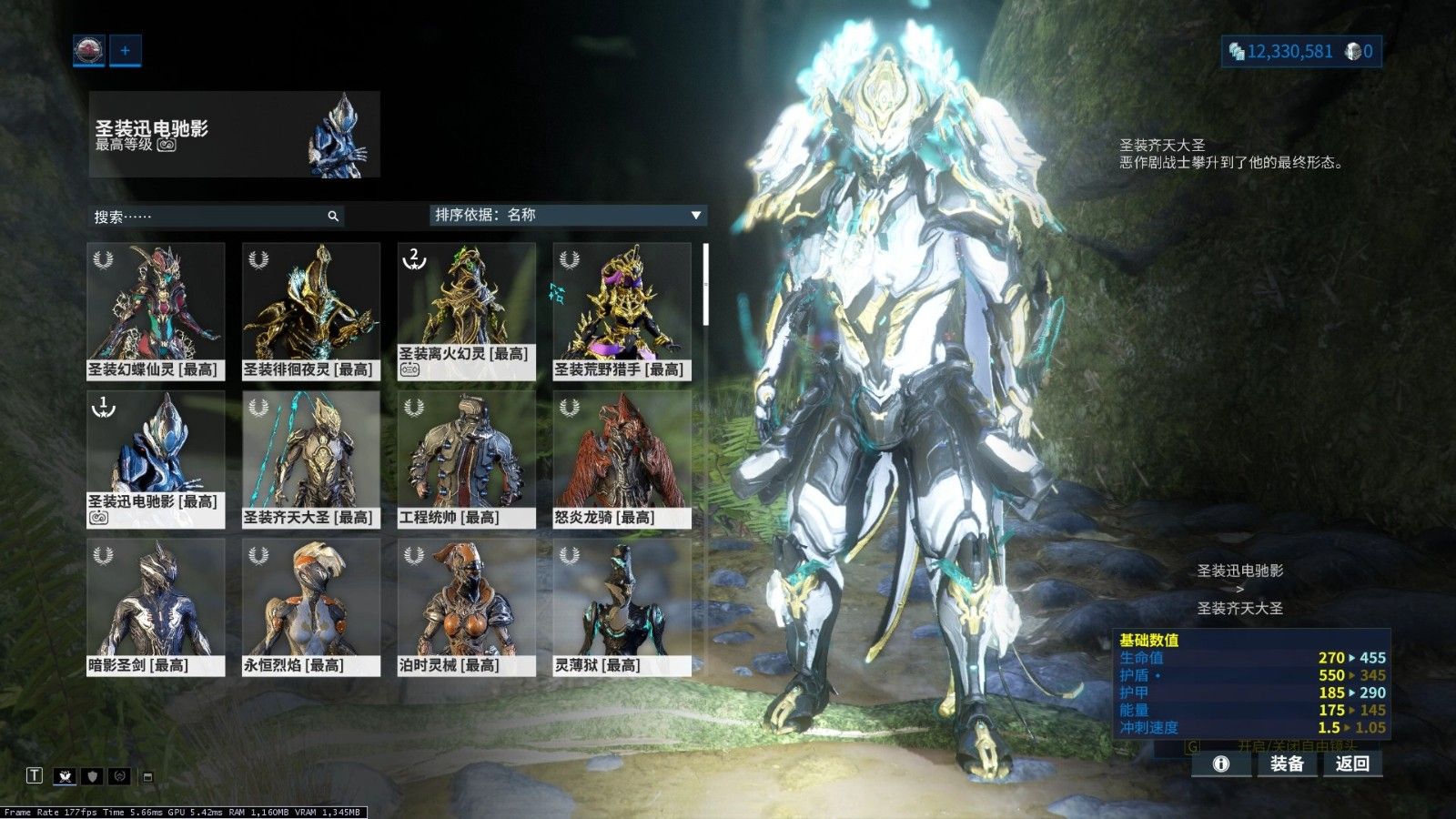Show details with the info button
Image resolution: width=1456 pixels, height=819 pixels.
tap(1221, 763)
